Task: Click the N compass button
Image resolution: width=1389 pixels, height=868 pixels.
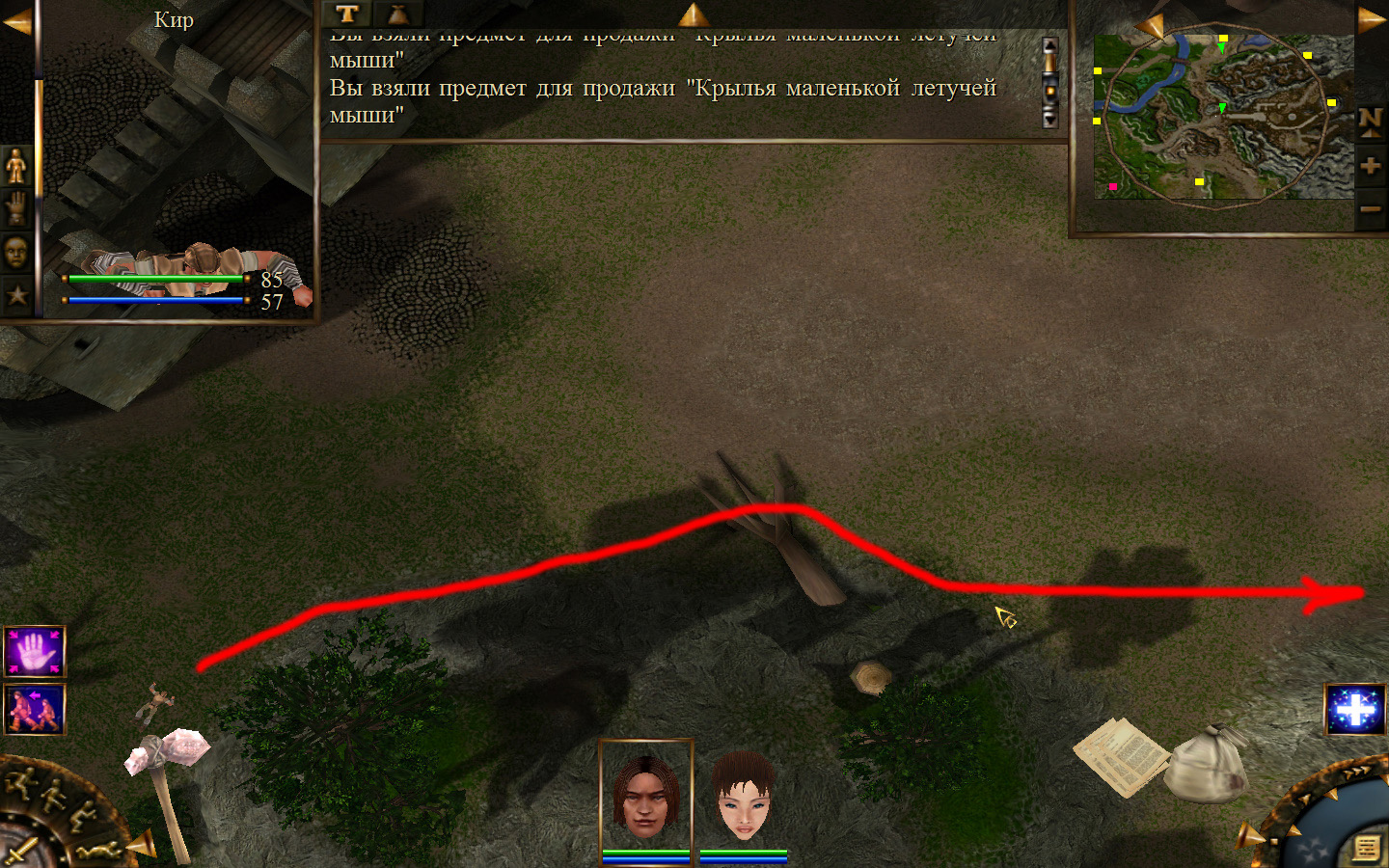Action: pyautogui.click(x=1370, y=121)
